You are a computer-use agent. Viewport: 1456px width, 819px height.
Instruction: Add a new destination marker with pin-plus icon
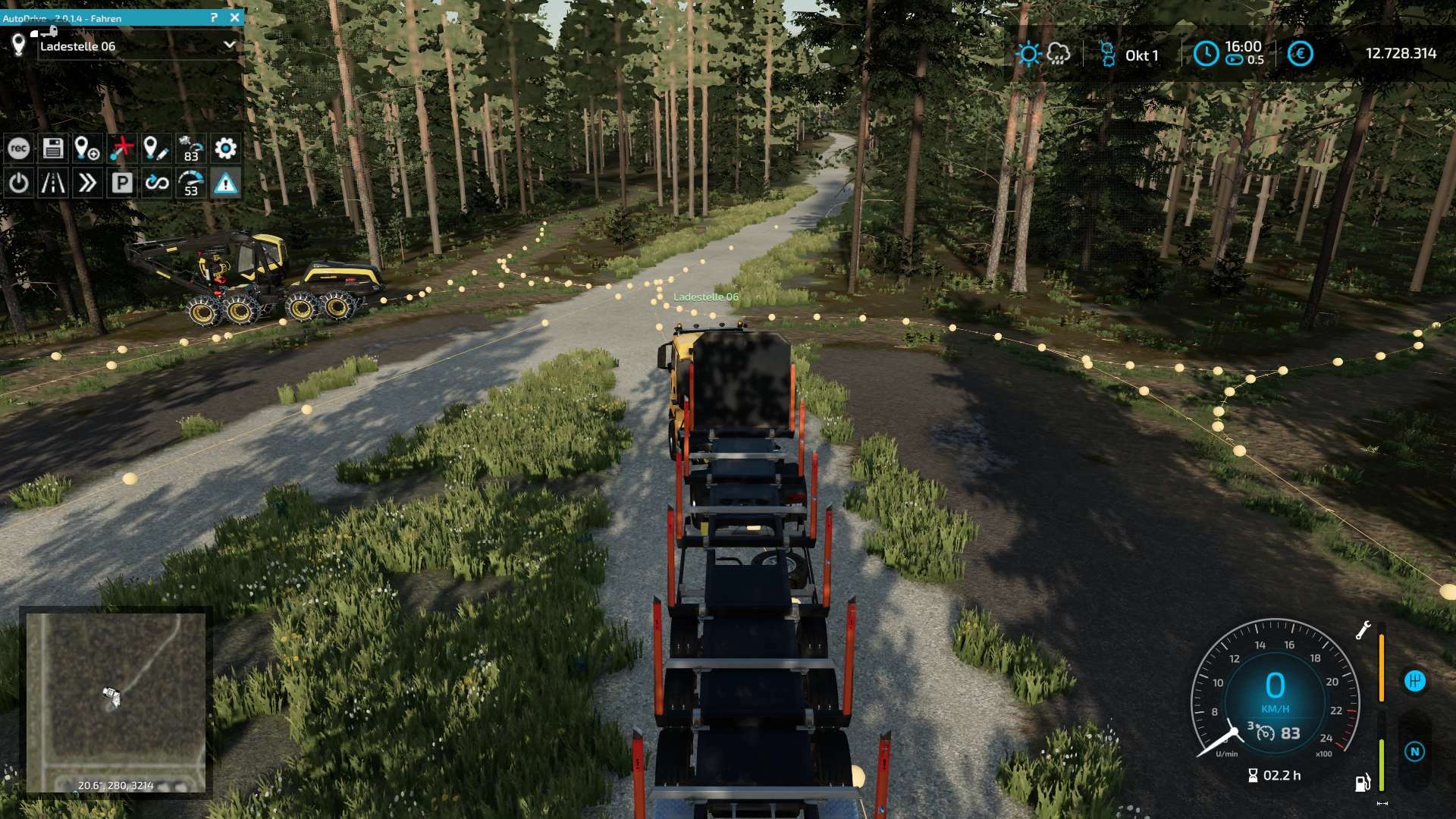[87, 149]
